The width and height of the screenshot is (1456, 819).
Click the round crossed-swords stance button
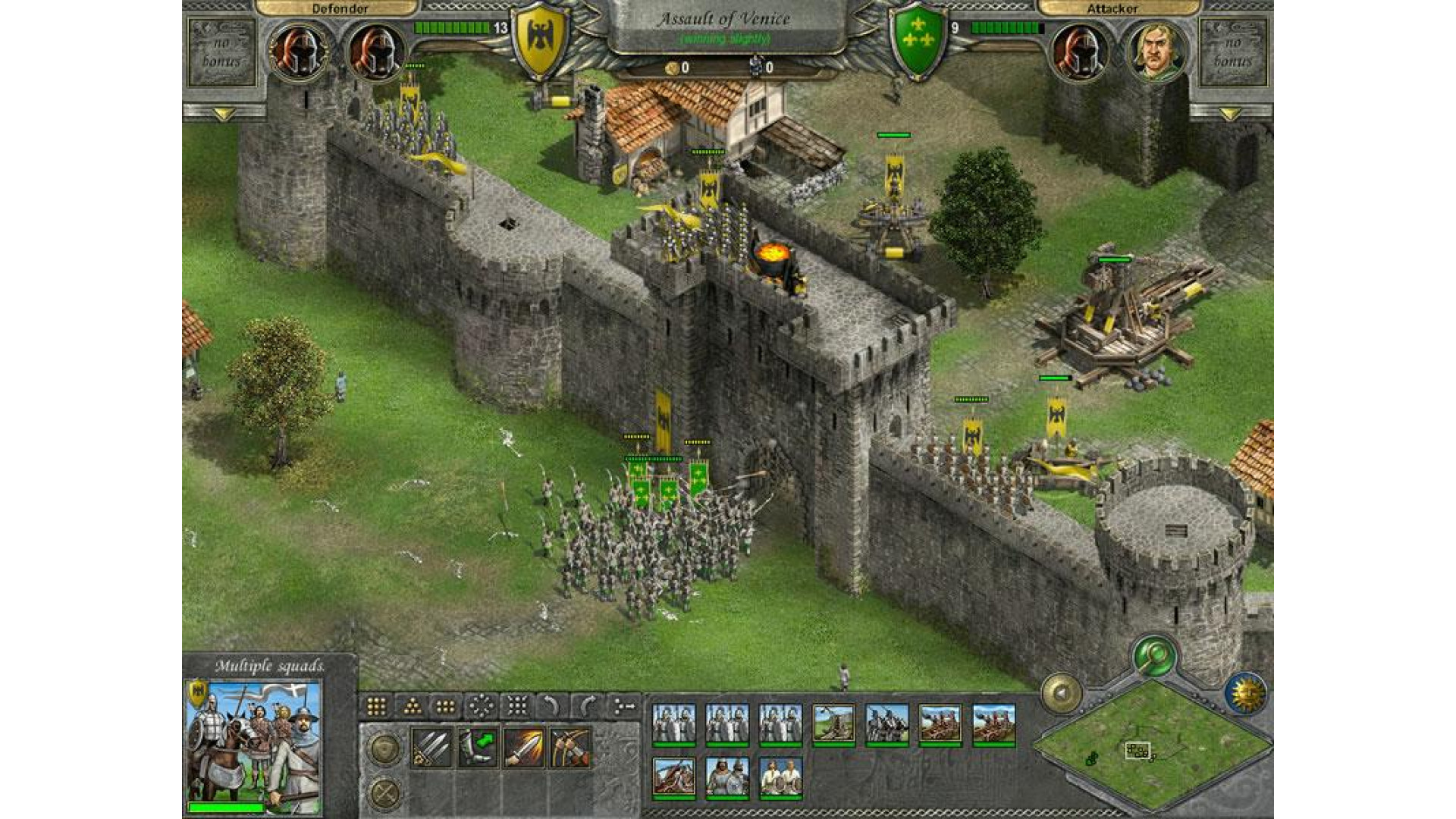coord(385,793)
